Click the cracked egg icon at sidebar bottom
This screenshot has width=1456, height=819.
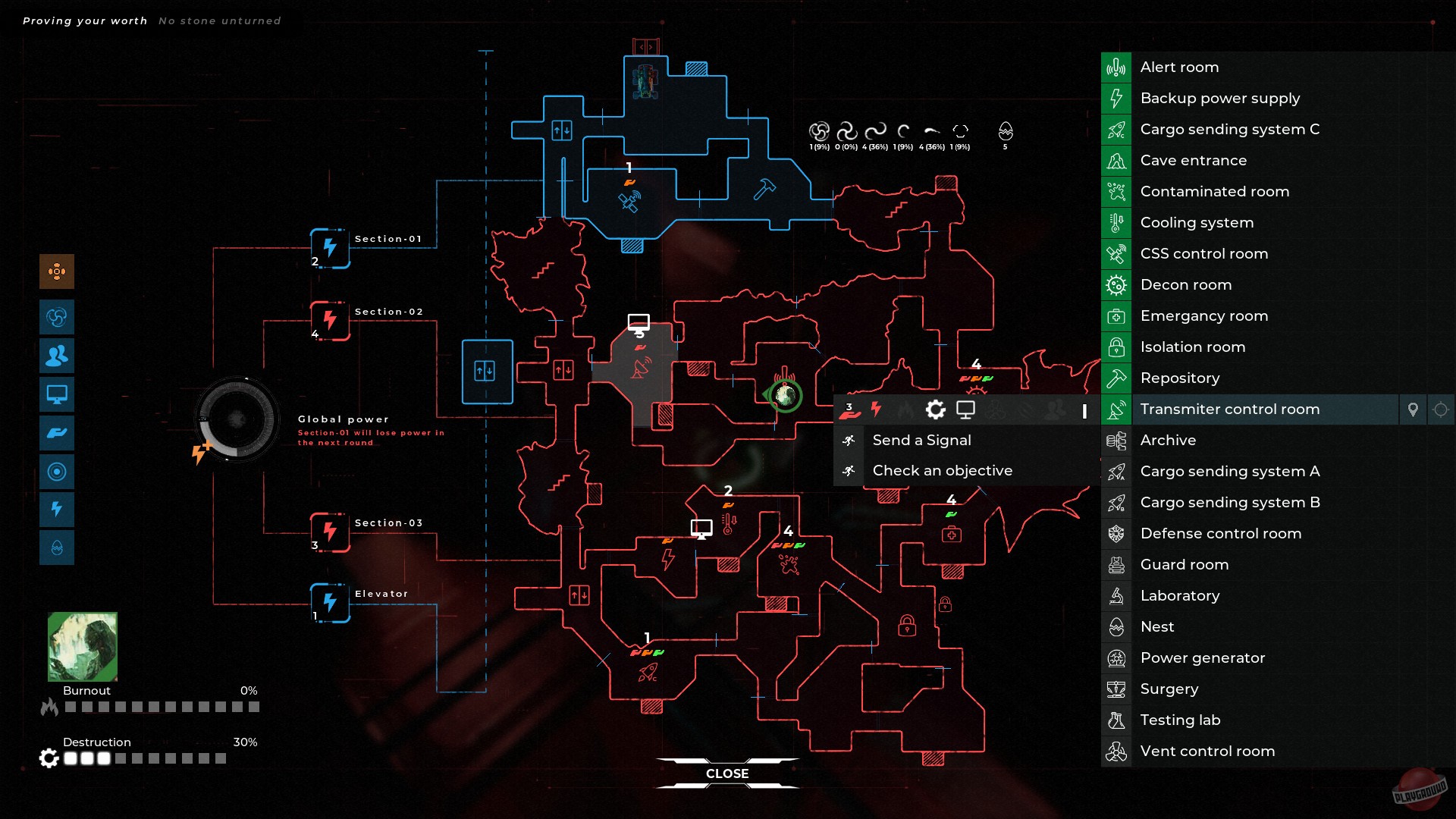point(57,548)
